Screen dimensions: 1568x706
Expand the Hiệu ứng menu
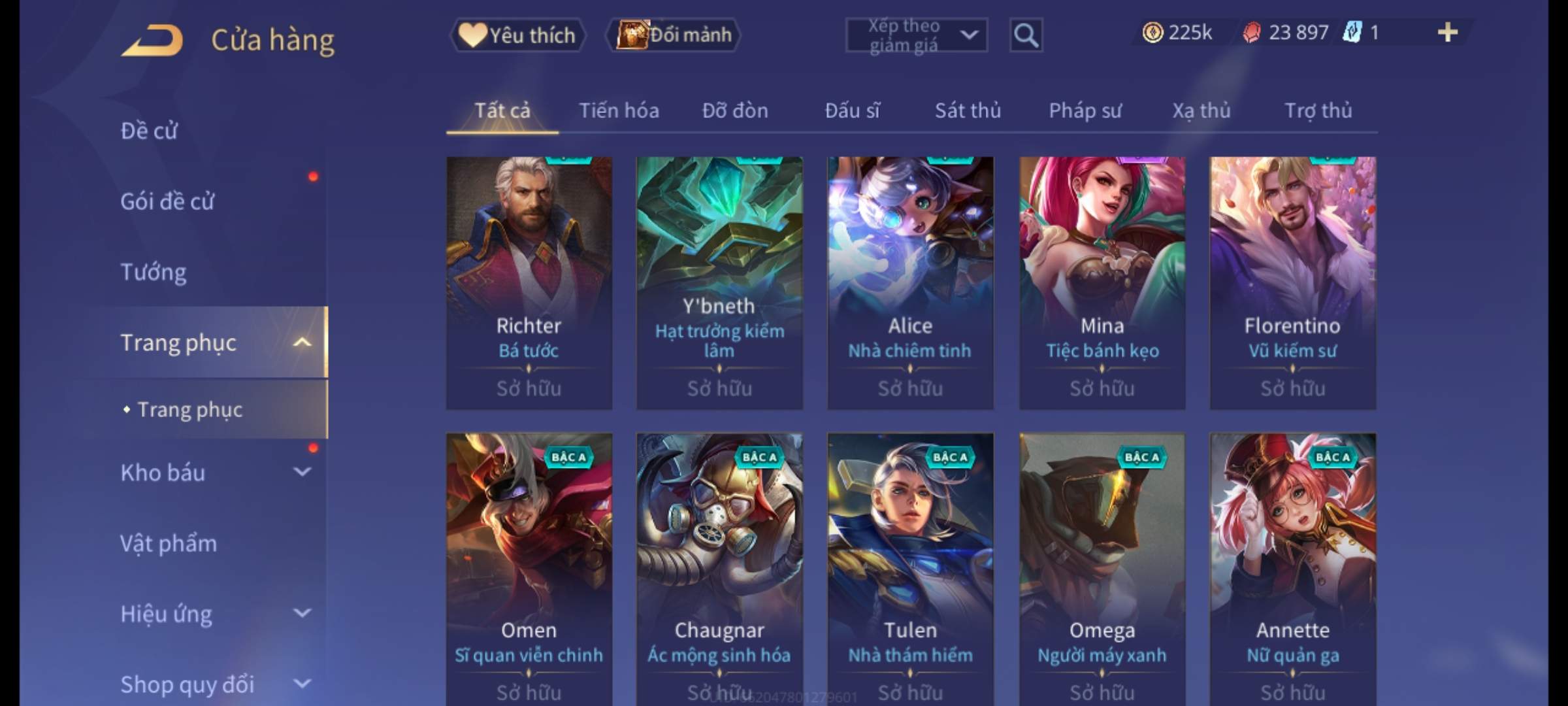click(x=216, y=614)
